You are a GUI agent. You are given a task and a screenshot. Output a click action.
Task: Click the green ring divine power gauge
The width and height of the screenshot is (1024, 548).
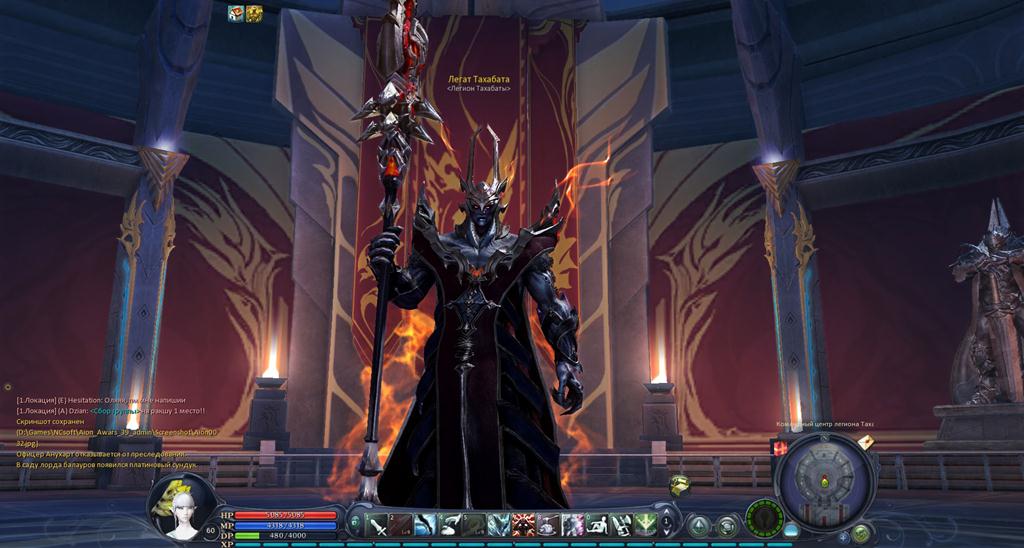pyautogui.click(x=764, y=519)
